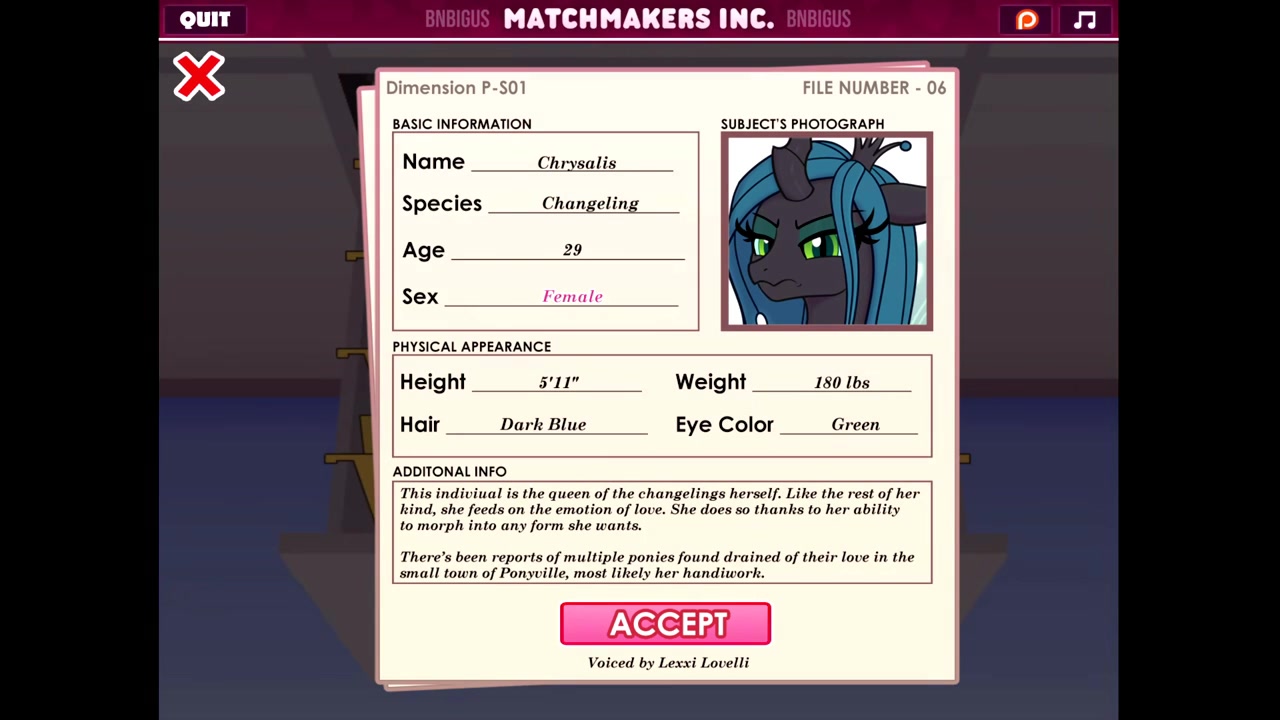Close the file with the red X

(x=199, y=77)
